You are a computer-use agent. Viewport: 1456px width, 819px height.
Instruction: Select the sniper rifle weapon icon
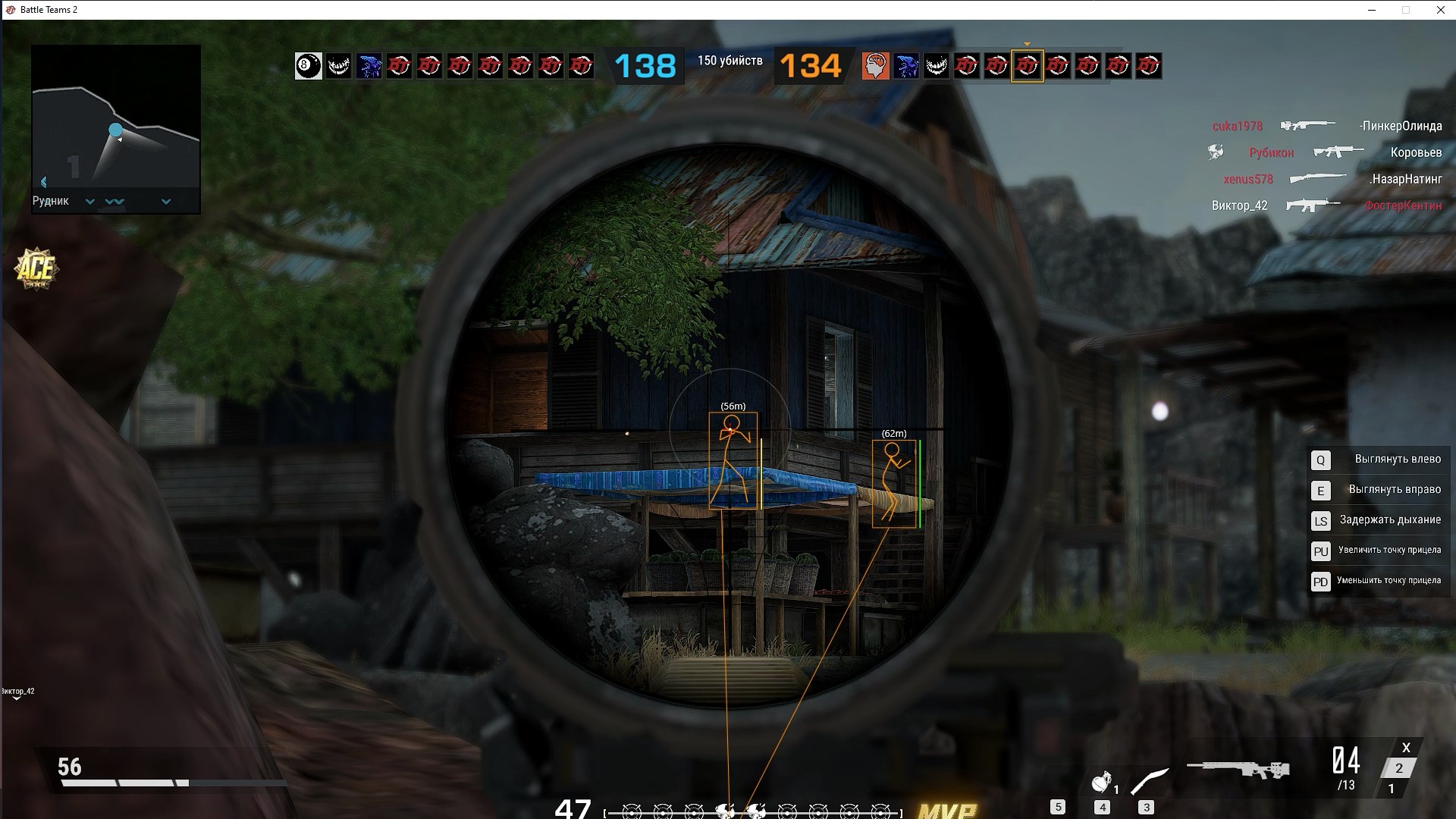1238,770
